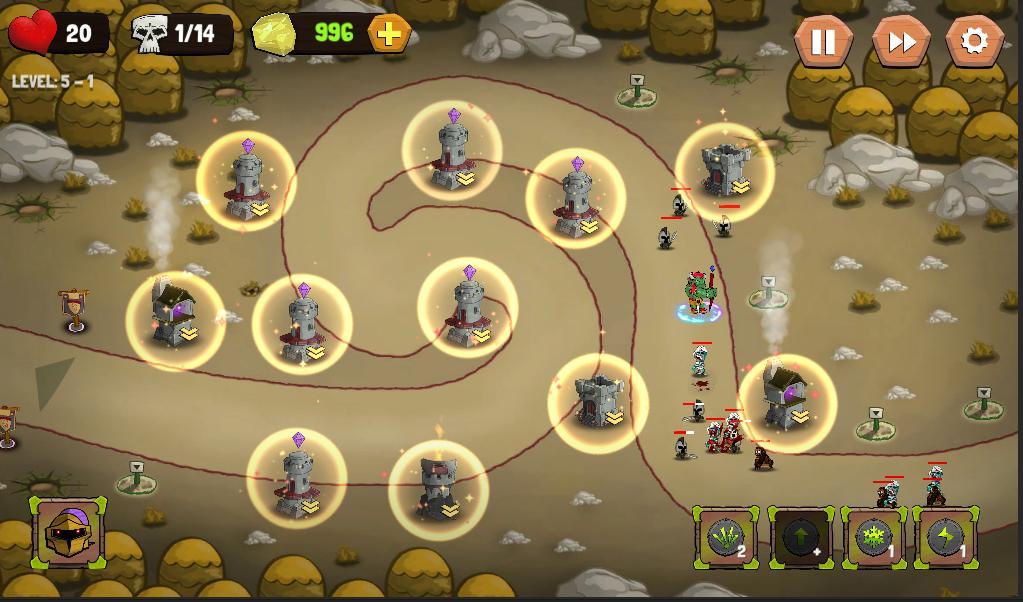Use the green up-arrow upgrade ability

pyautogui.click(x=800, y=538)
